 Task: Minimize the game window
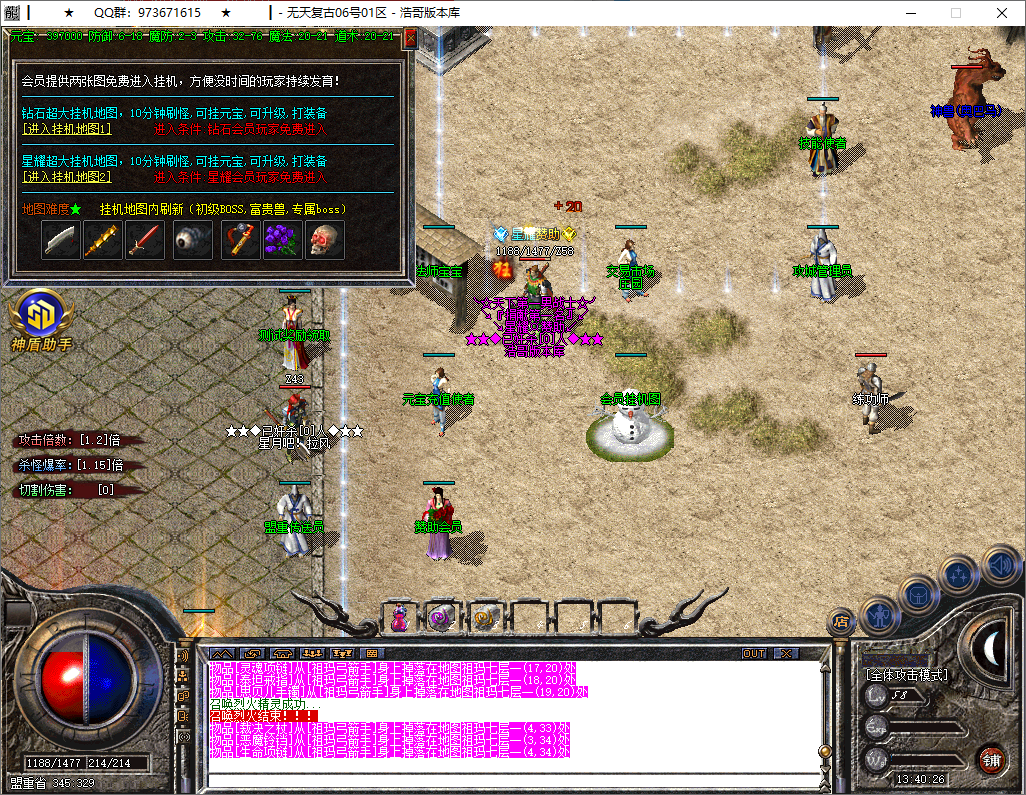click(x=911, y=13)
